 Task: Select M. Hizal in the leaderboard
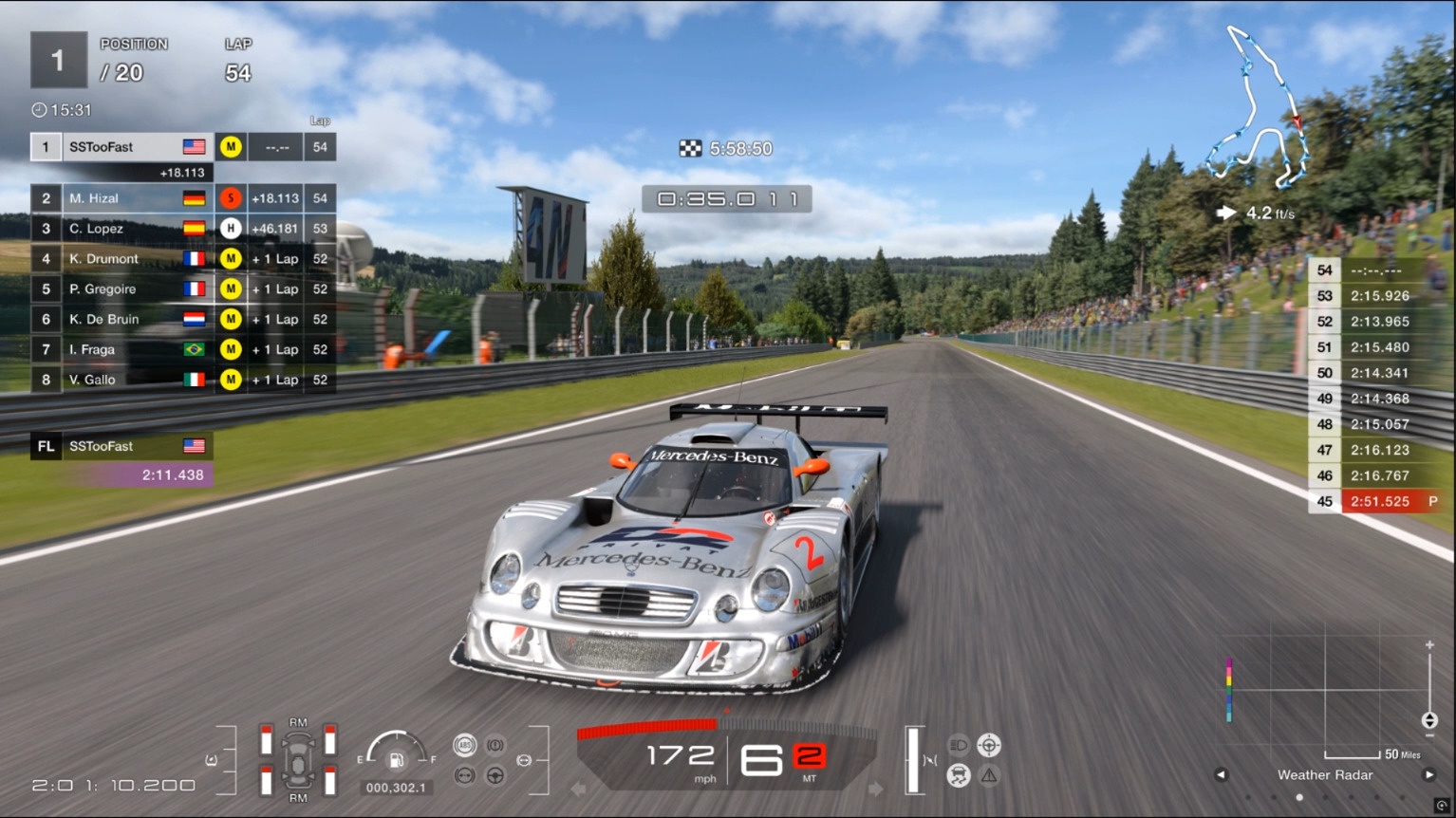pyautogui.click(x=123, y=198)
